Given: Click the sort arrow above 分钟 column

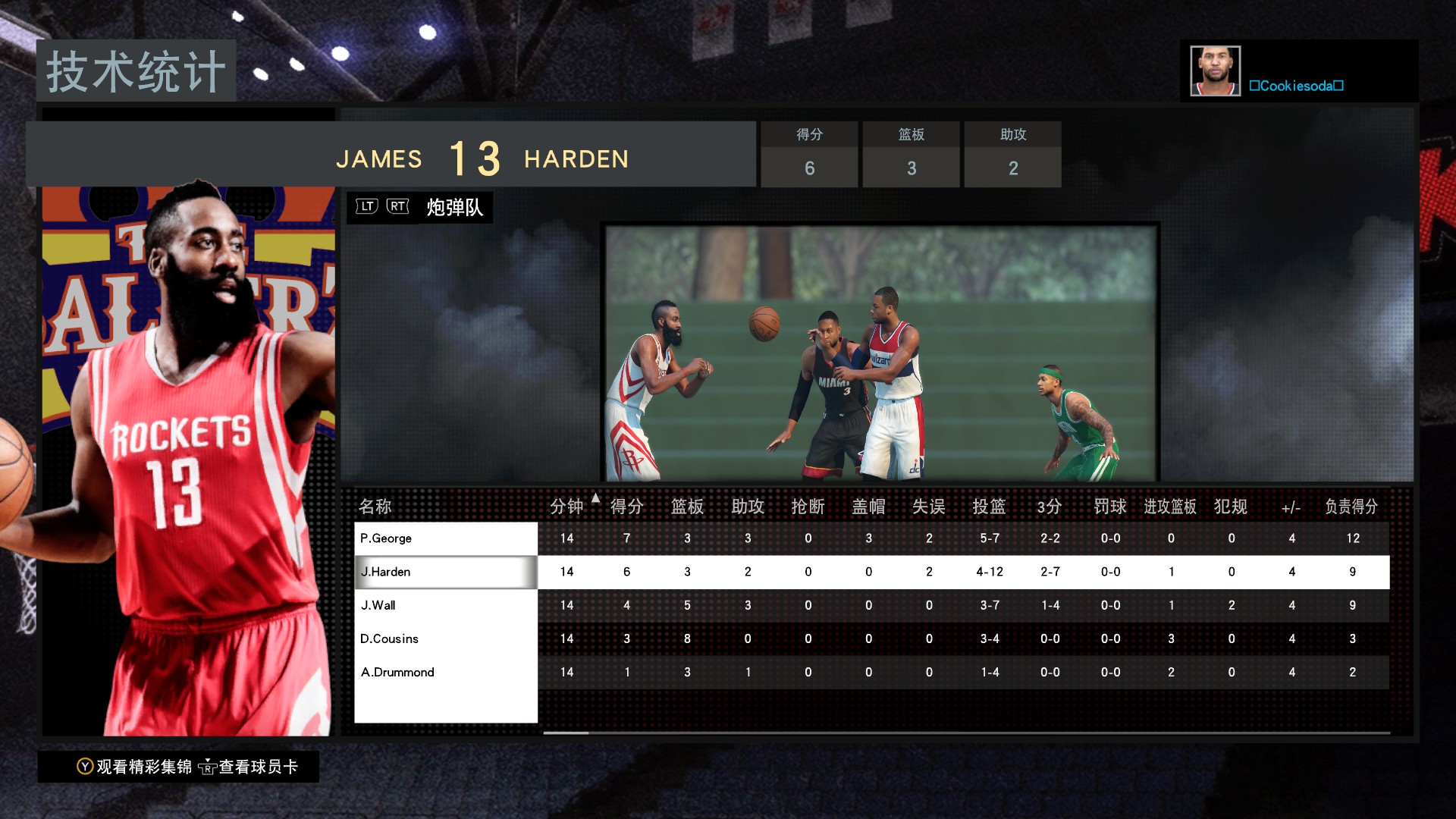Looking at the screenshot, I should pos(595,497).
